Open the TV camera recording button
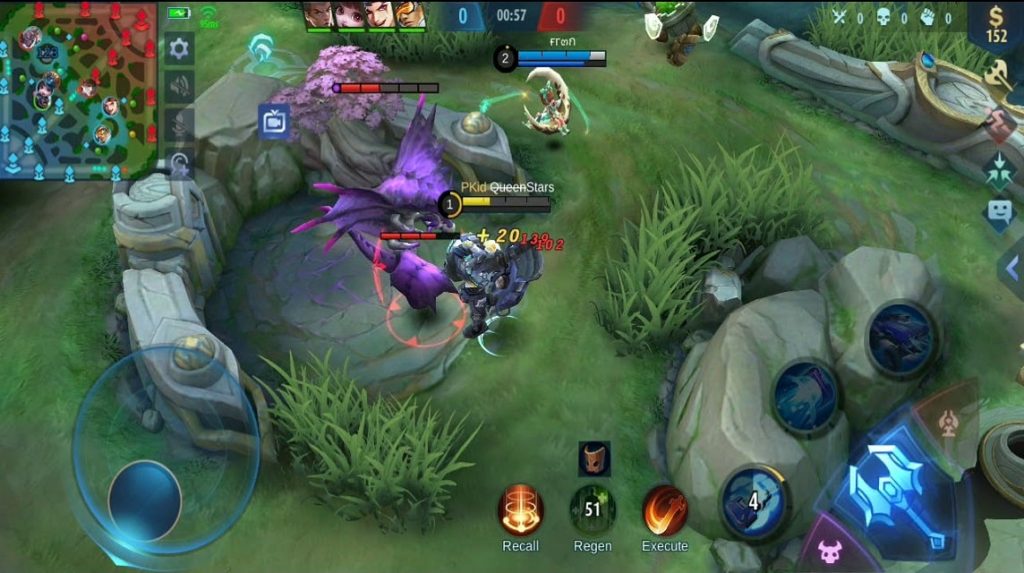This screenshot has height=573, width=1024. coord(273,121)
